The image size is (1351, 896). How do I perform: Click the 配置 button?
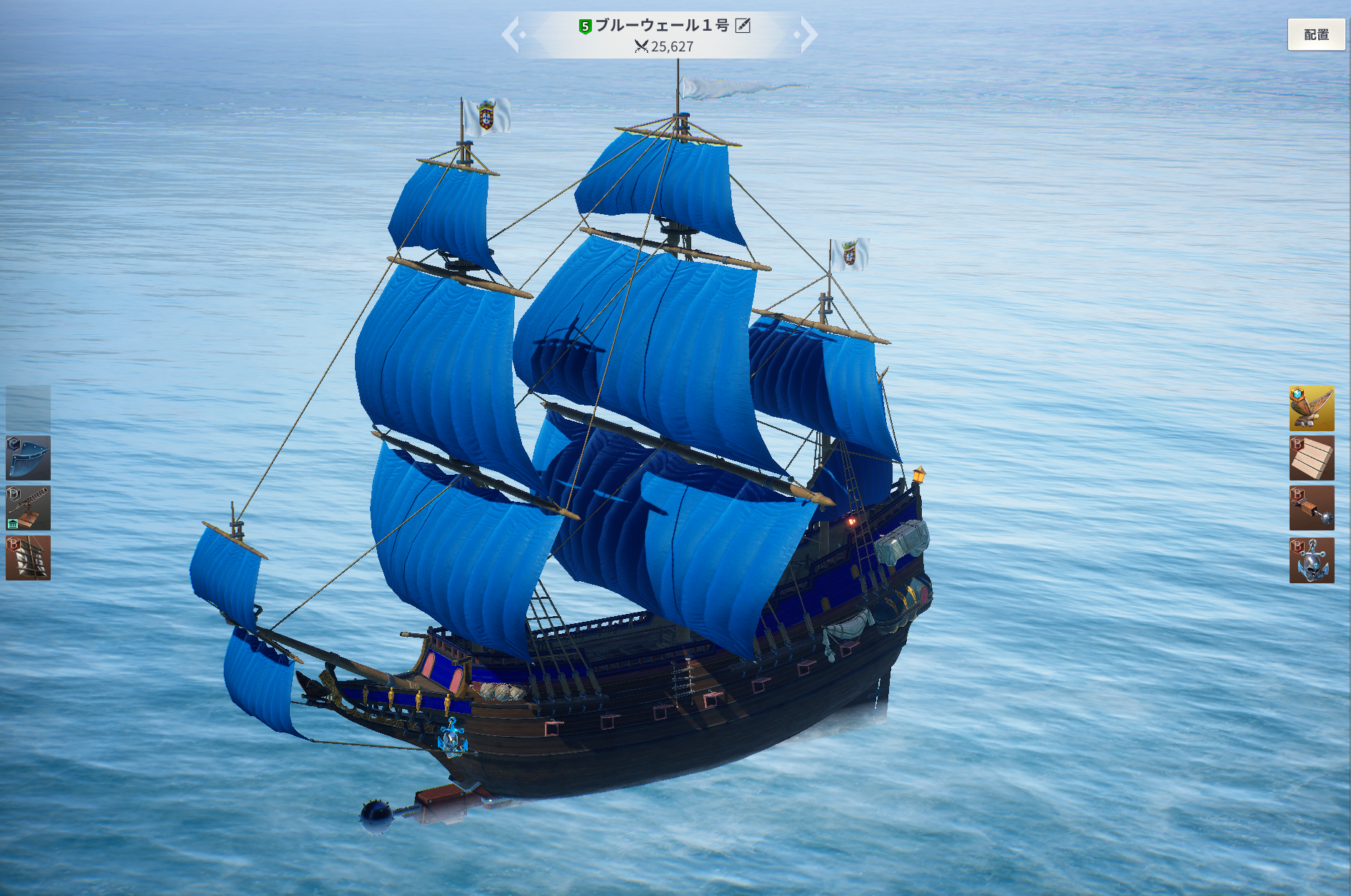[x=1316, y=34]
